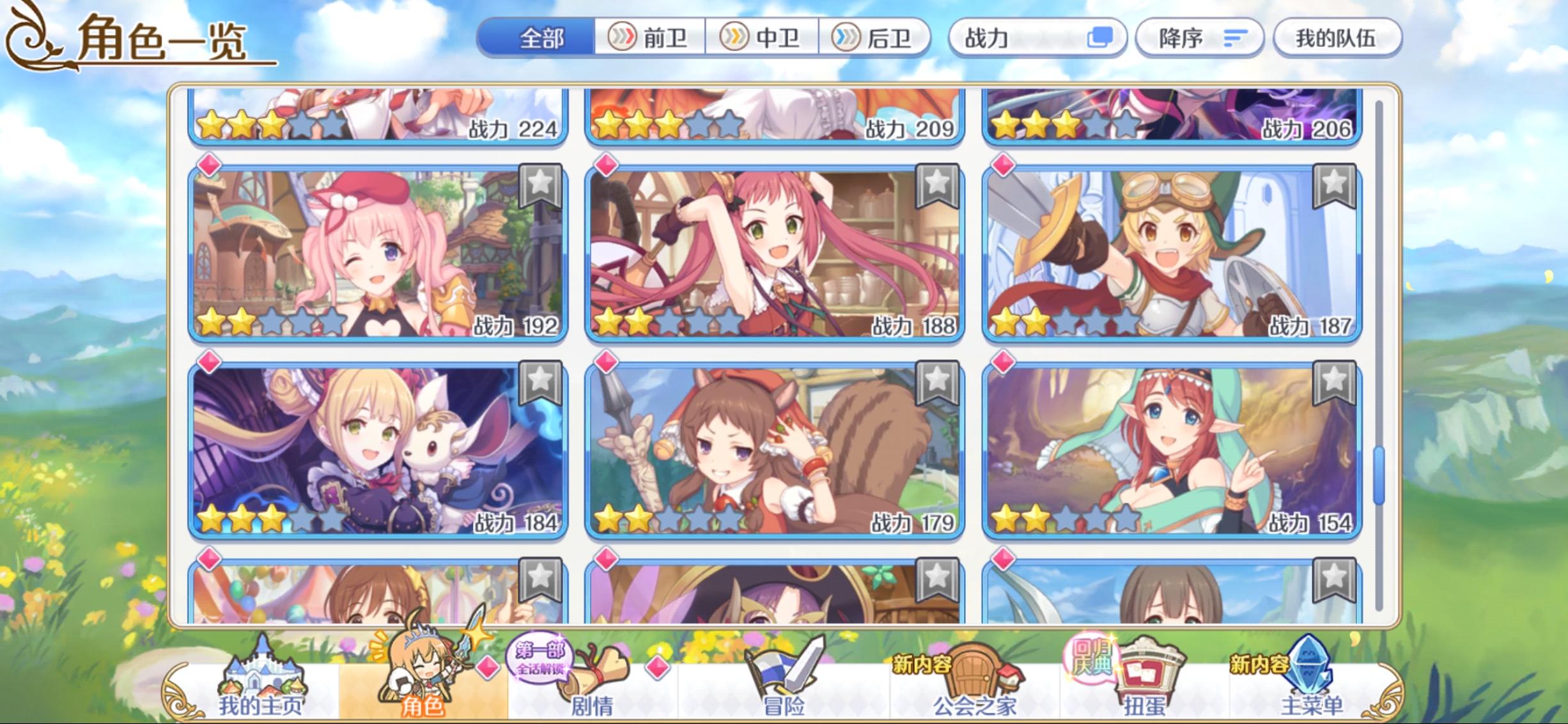Screen dimensions: 1568x724
Task: Select the 中卫 midguard filter
Action: point(763,37)
